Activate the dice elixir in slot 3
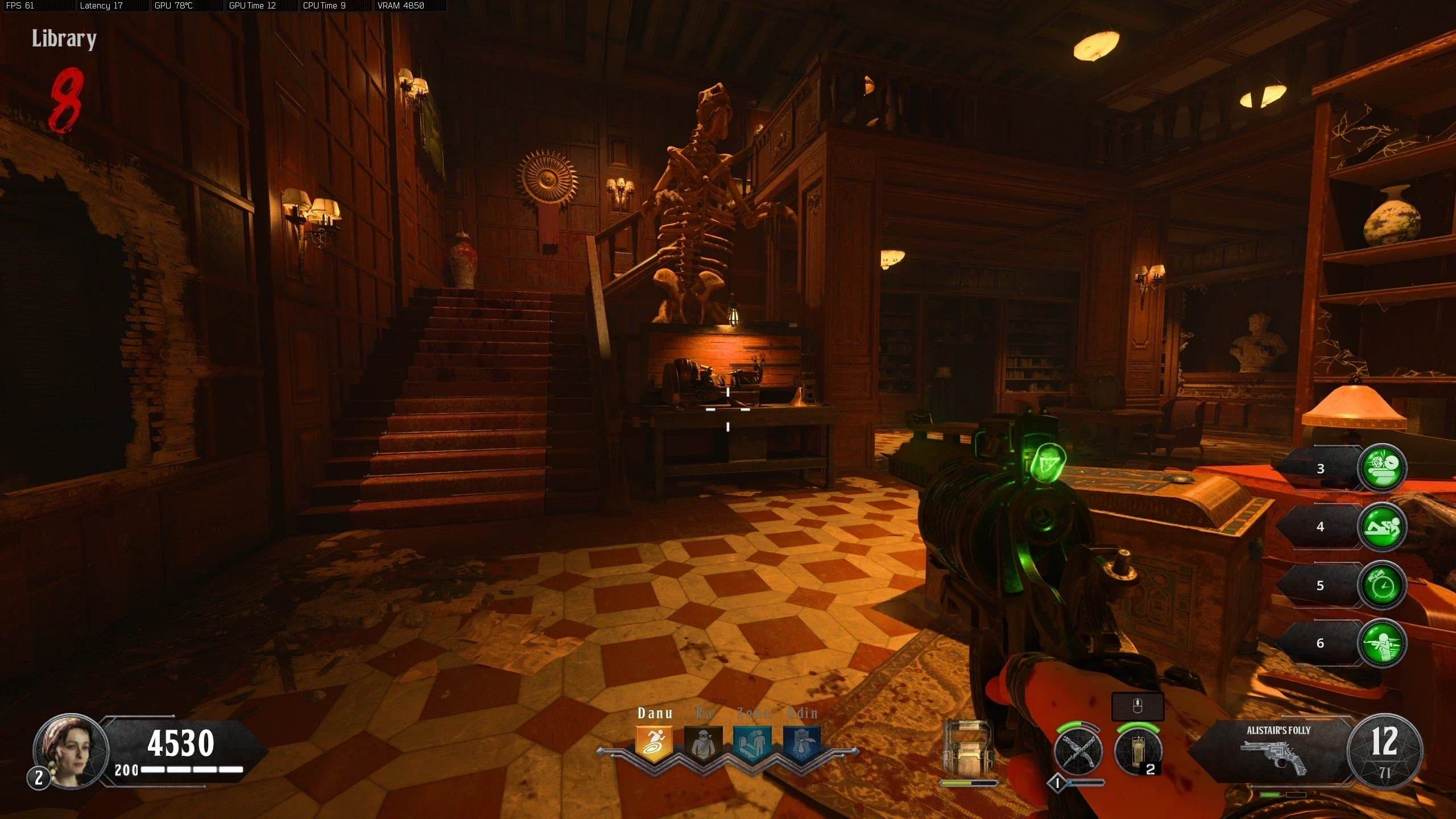Screen dimensions: 1456x819 coord(1381,468)
